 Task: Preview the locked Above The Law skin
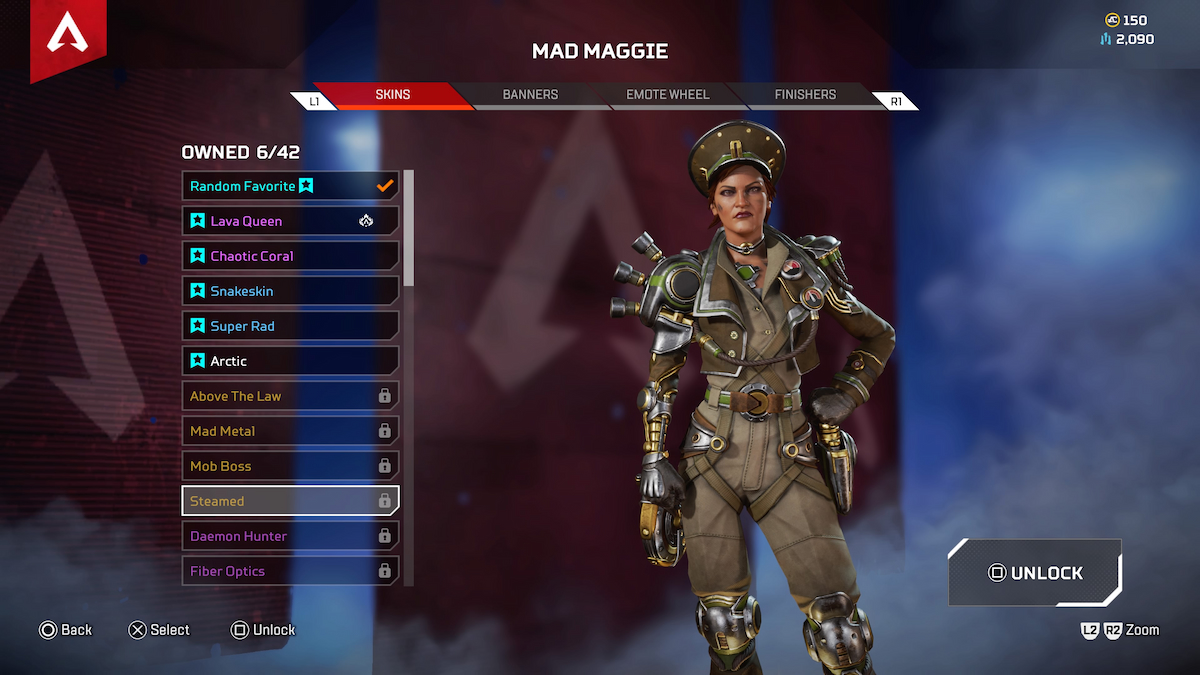coord(290,396)
